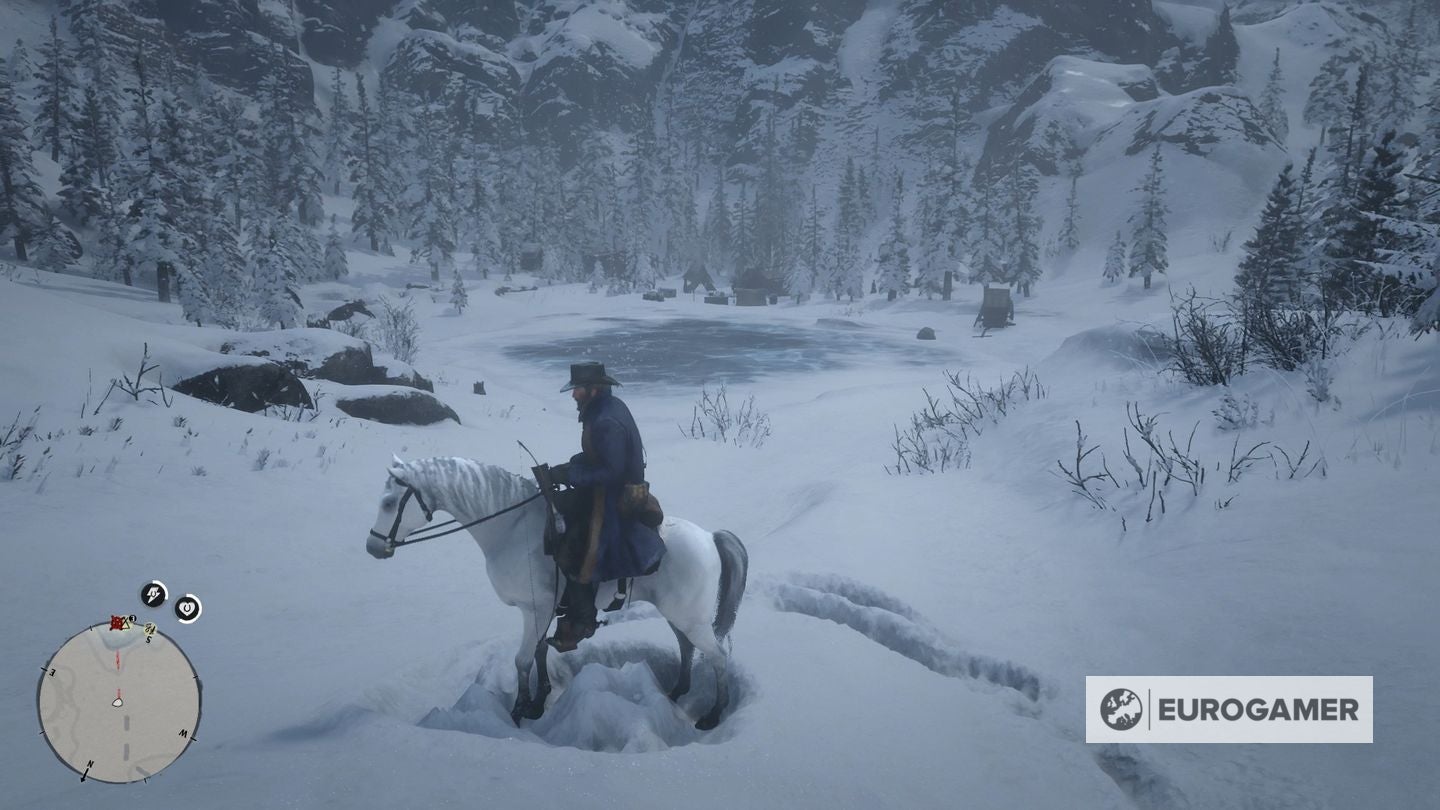
Task: Click the N compass letter on the minimap
Action: coord(88,764)
